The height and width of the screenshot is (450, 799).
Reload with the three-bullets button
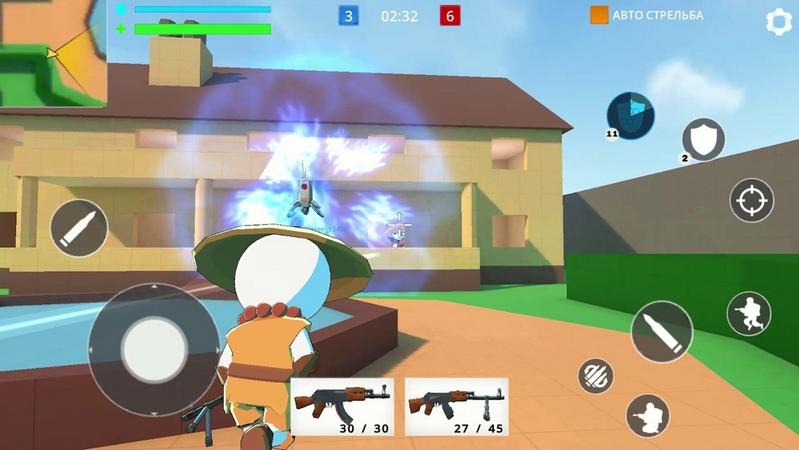[596, 375]
